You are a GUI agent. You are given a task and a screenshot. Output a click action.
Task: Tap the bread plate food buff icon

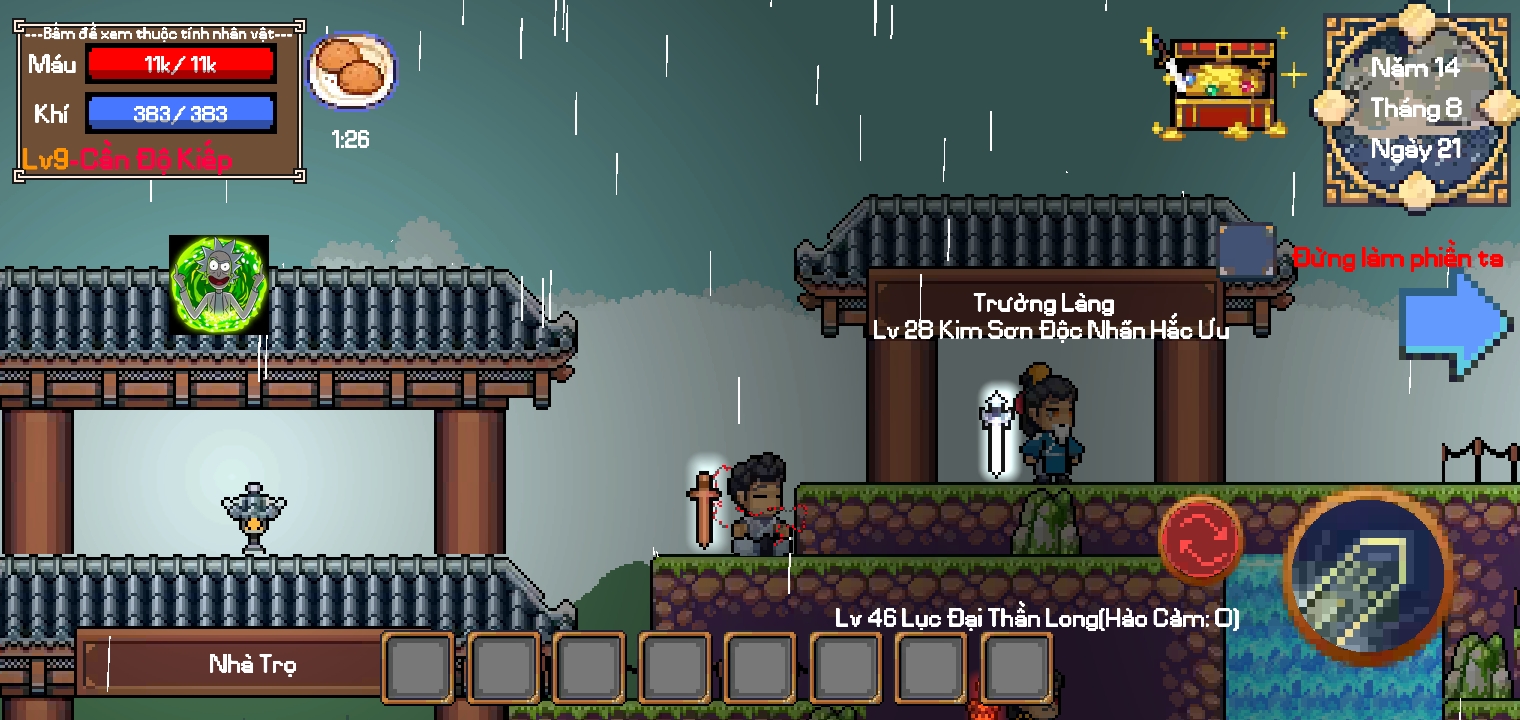[x=350, y=68]
